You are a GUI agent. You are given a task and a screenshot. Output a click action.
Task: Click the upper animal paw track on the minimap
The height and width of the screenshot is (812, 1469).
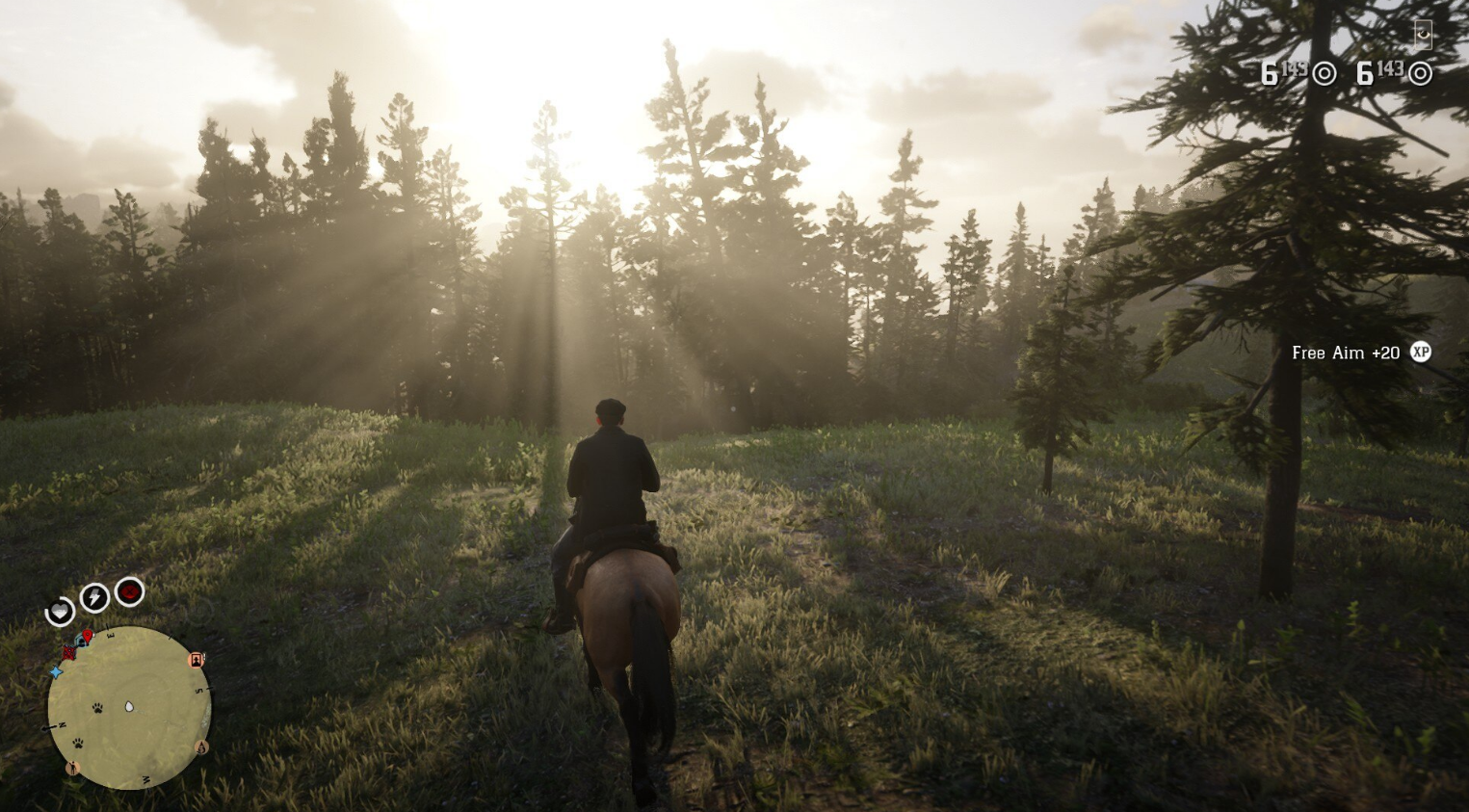[x=97, y=707]
